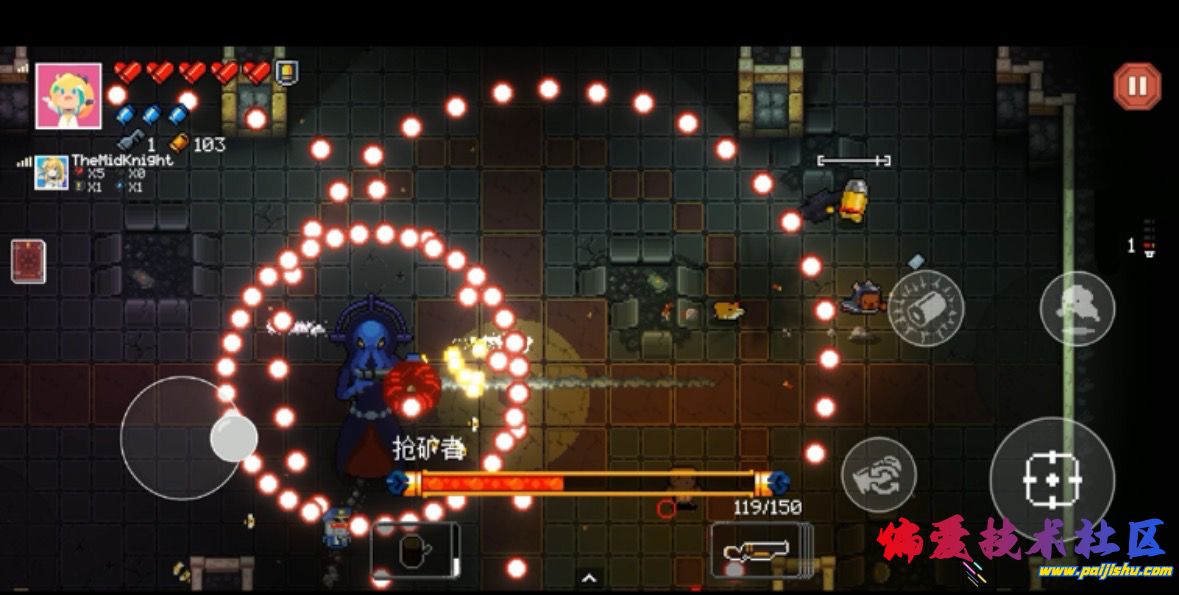Tap the pink player portrait
The image size is (1179, 595).
68,96
